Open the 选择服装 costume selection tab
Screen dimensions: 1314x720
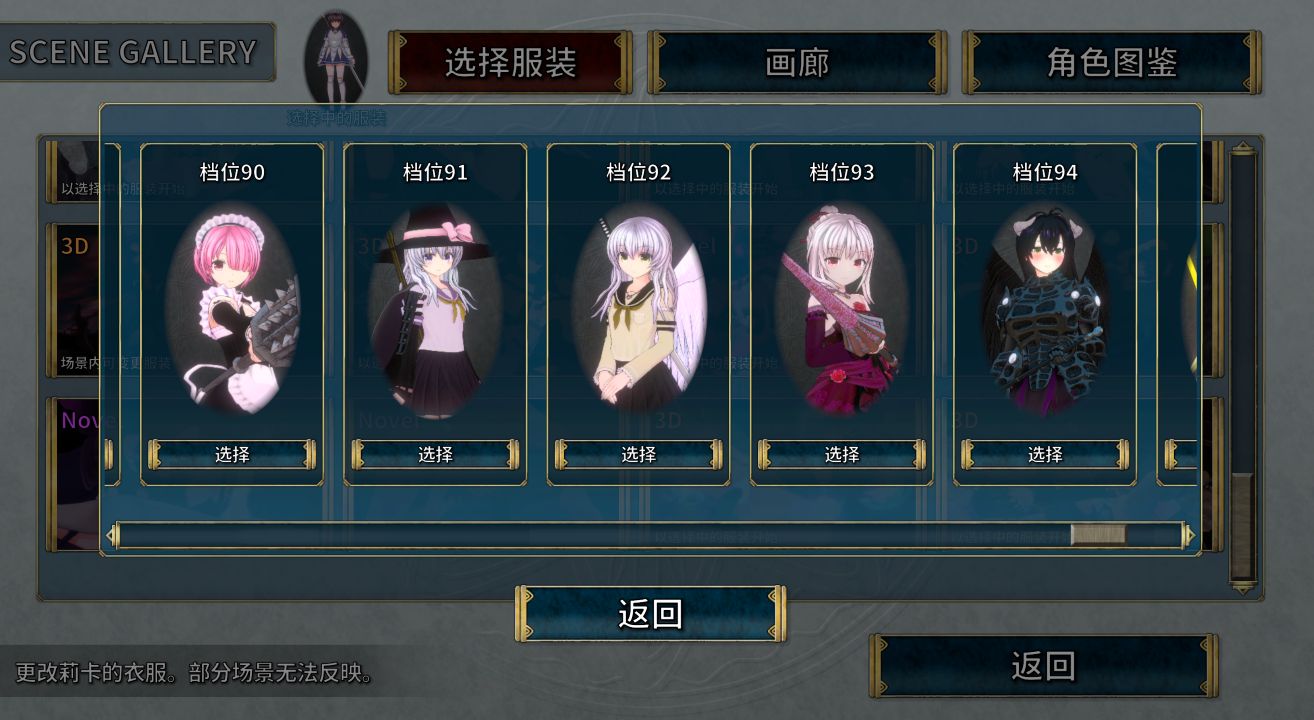[x=510, y=62]
